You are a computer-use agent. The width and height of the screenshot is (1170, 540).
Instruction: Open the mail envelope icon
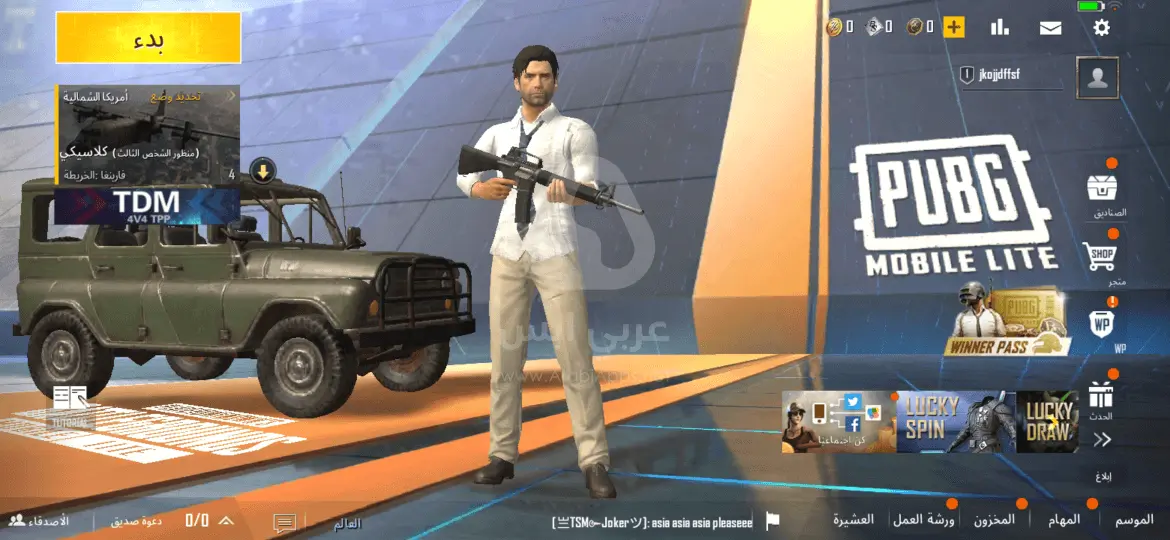(1050, 27)
